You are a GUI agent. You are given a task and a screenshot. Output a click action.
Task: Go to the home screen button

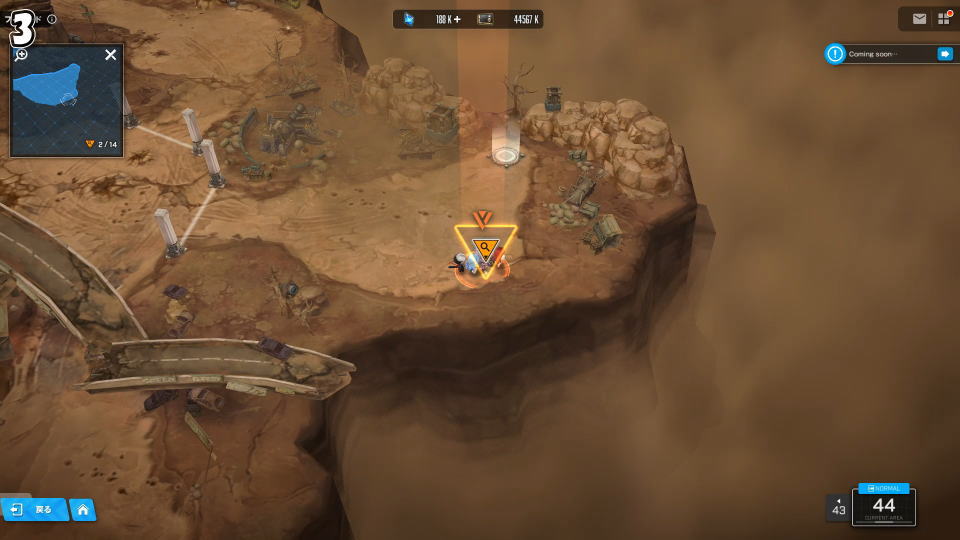(83, 510)
